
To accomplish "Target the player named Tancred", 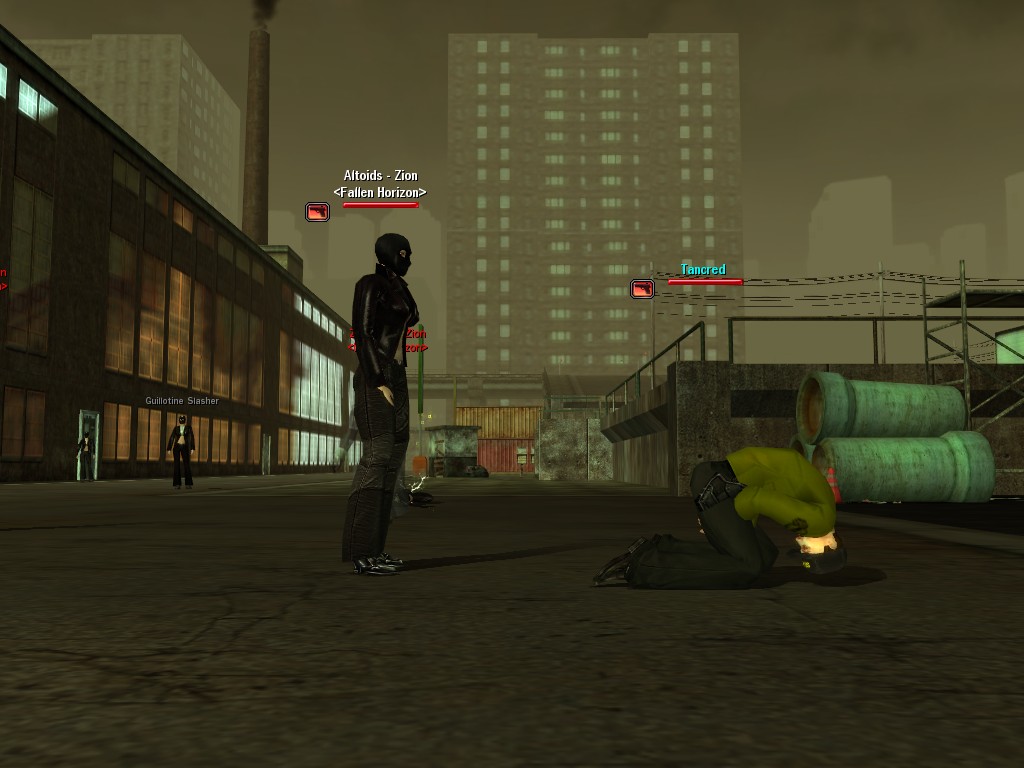I will (703, 270).
